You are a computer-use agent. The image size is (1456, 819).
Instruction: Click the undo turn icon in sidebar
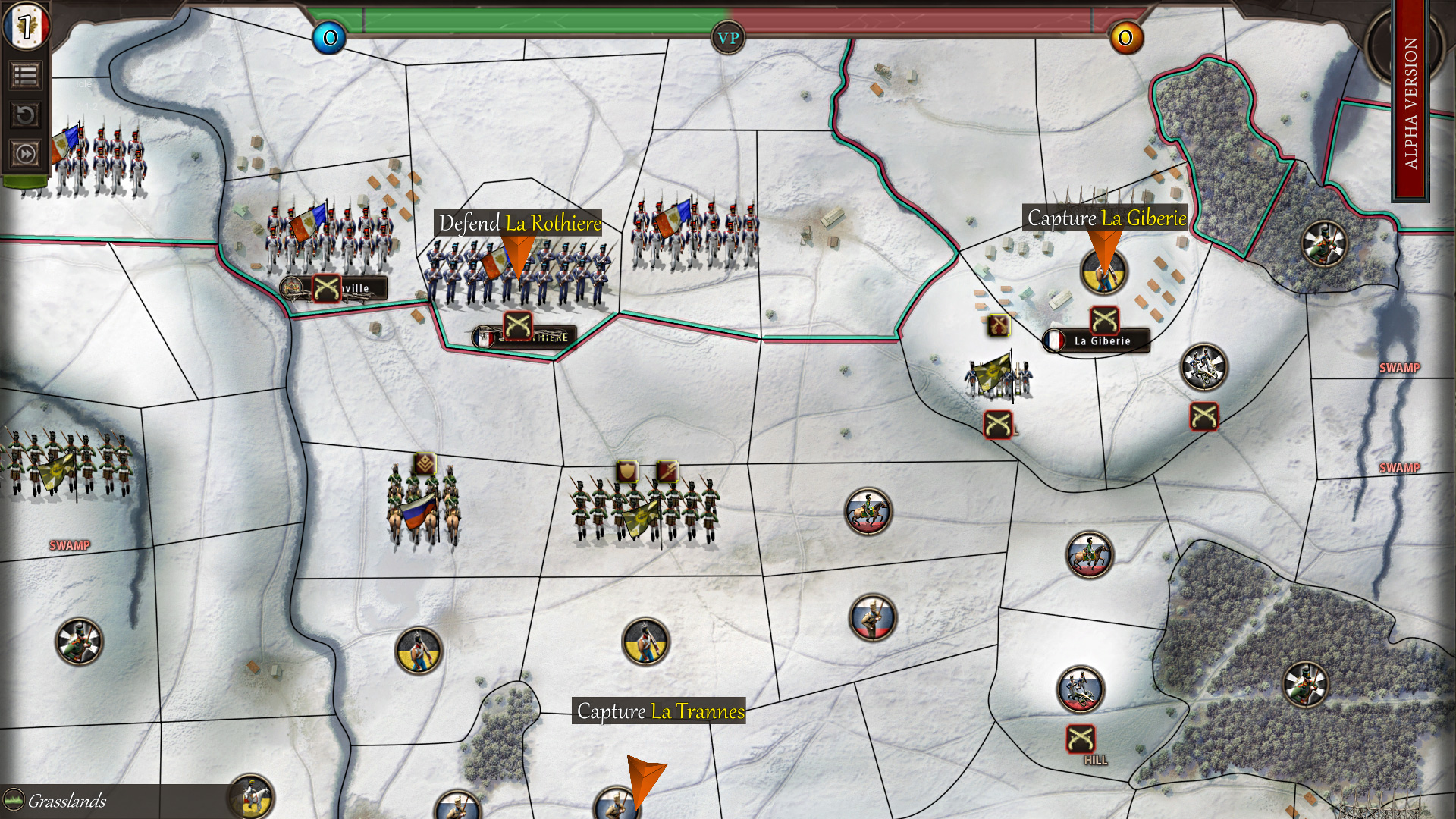tap(25, 112)
